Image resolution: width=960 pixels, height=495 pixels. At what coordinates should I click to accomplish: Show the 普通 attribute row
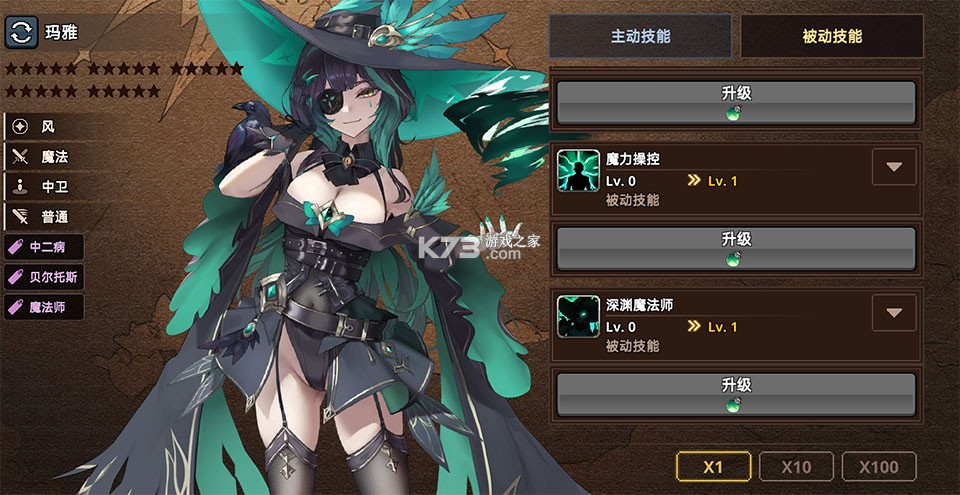(45, 217)
